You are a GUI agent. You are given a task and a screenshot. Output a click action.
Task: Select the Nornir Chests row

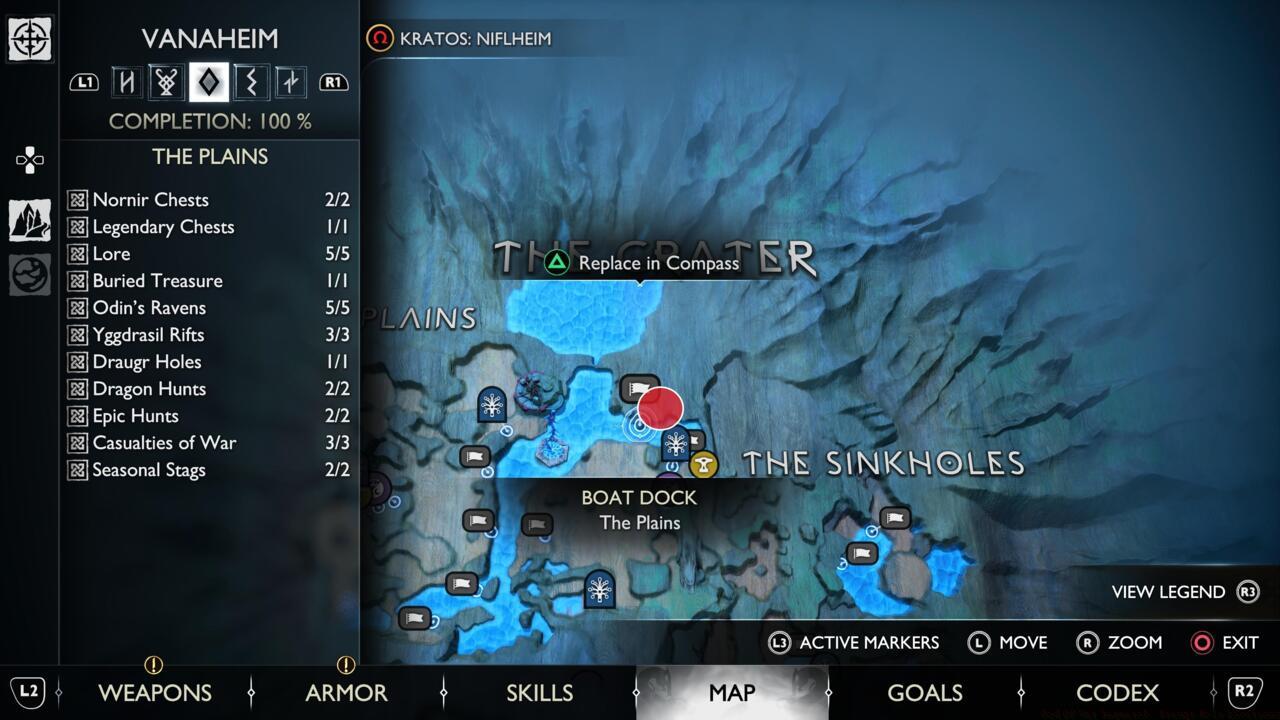(209, 200)
